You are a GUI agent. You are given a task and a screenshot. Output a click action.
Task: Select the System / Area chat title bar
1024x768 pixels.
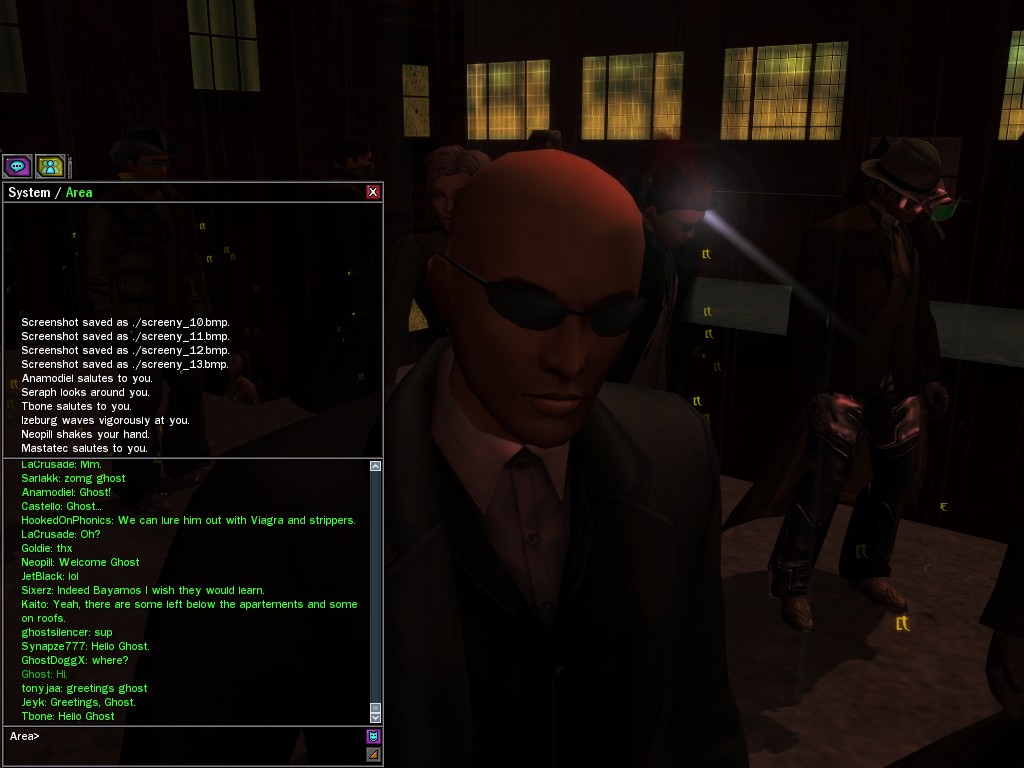180,192
